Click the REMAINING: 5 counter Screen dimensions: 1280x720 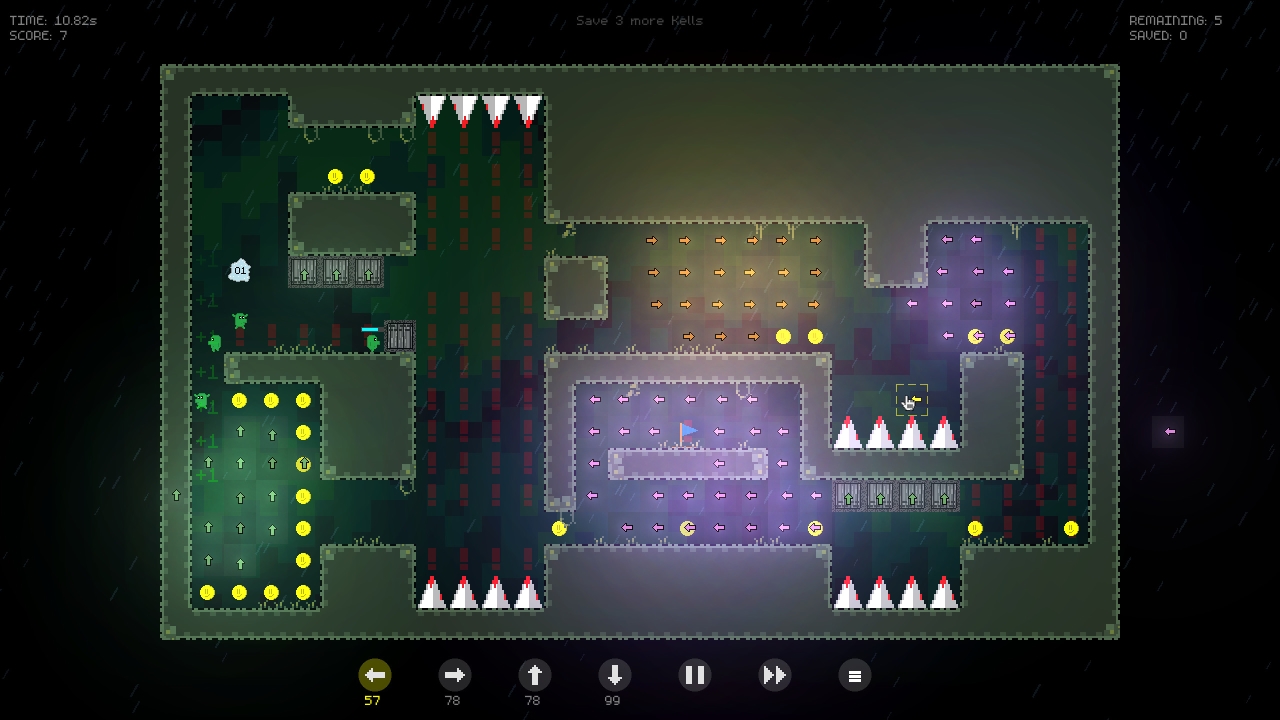tap(1177, 18)
